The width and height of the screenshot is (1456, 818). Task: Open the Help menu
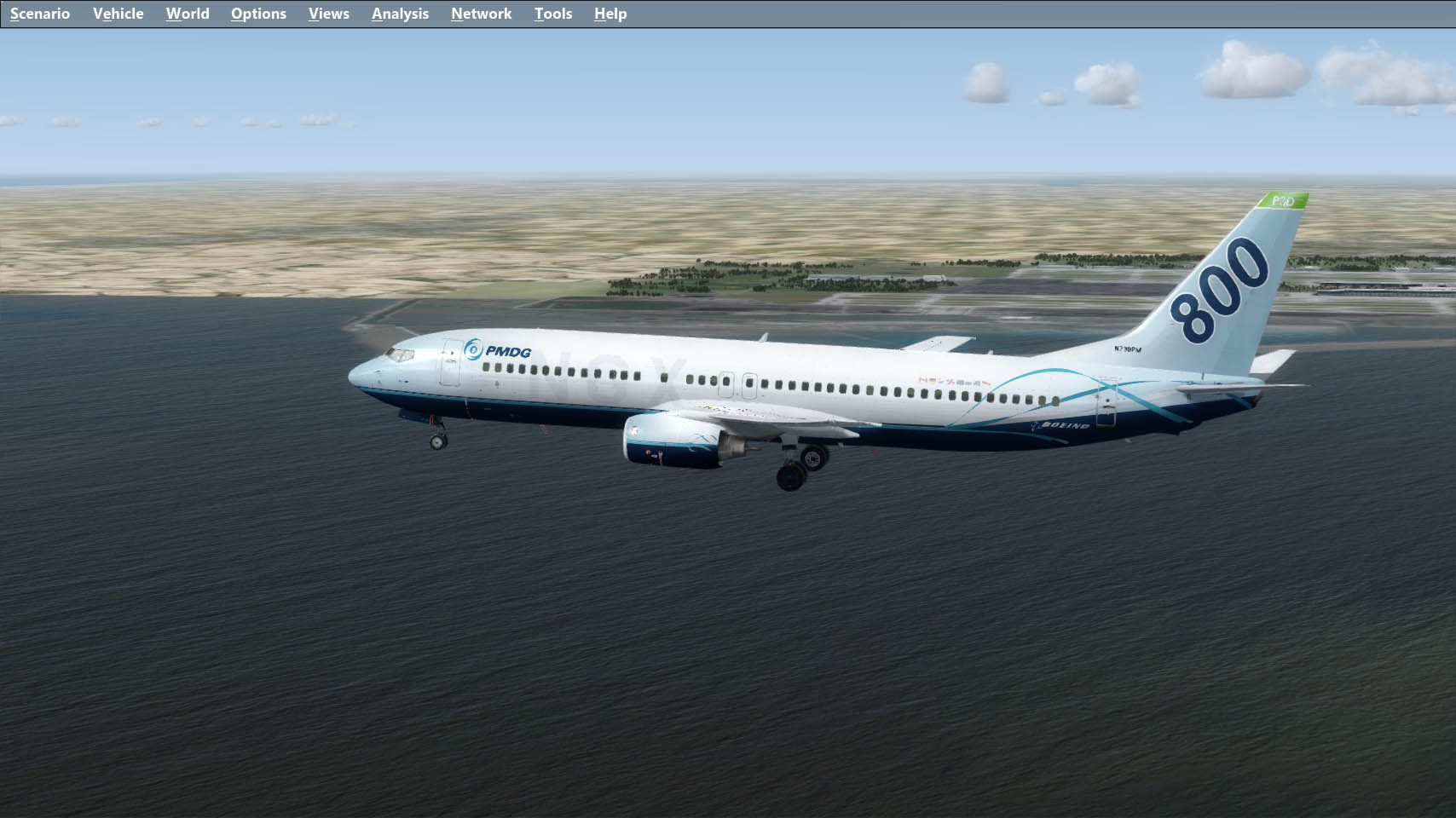610,14
